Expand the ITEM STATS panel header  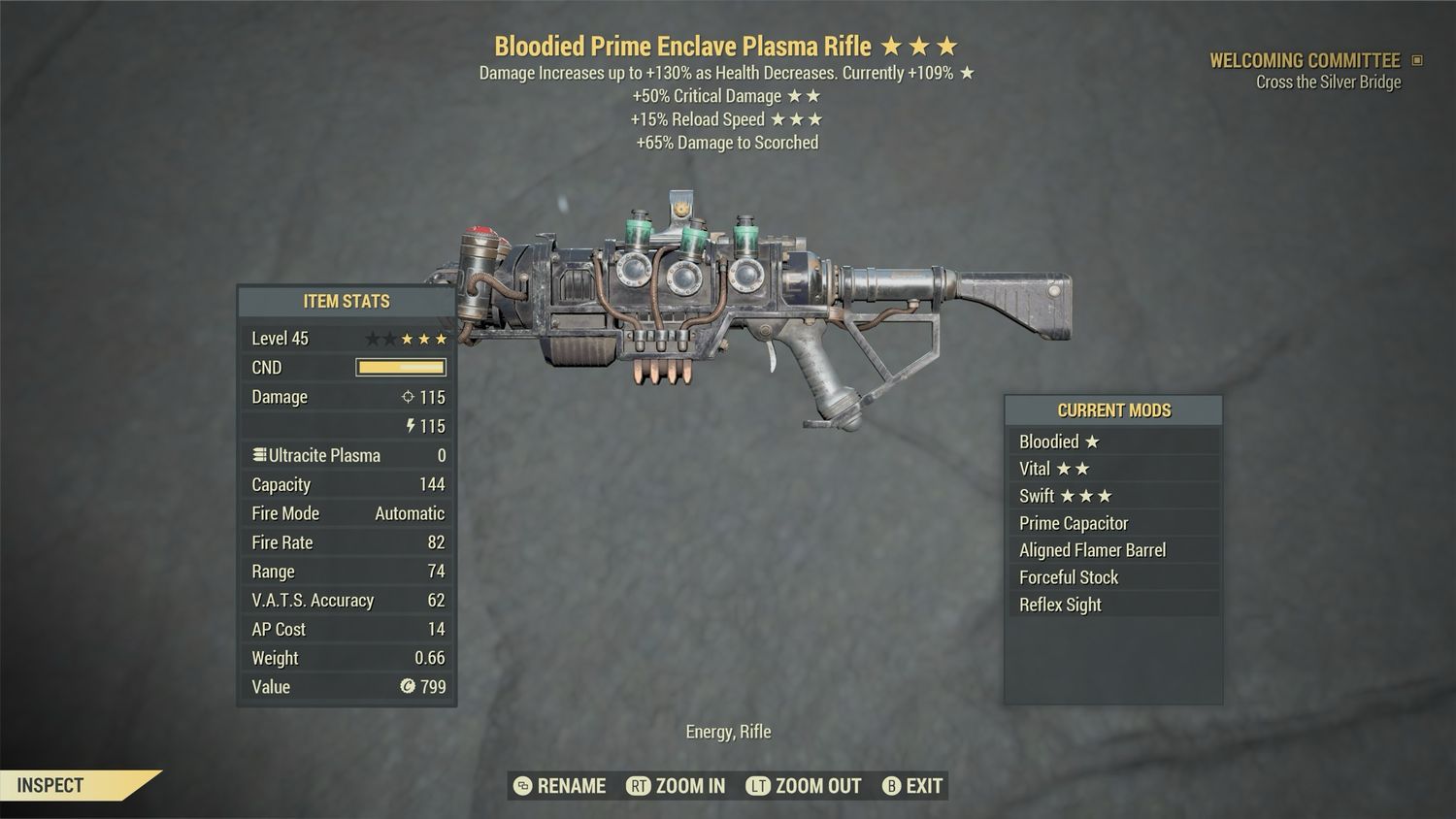[345, 301]
